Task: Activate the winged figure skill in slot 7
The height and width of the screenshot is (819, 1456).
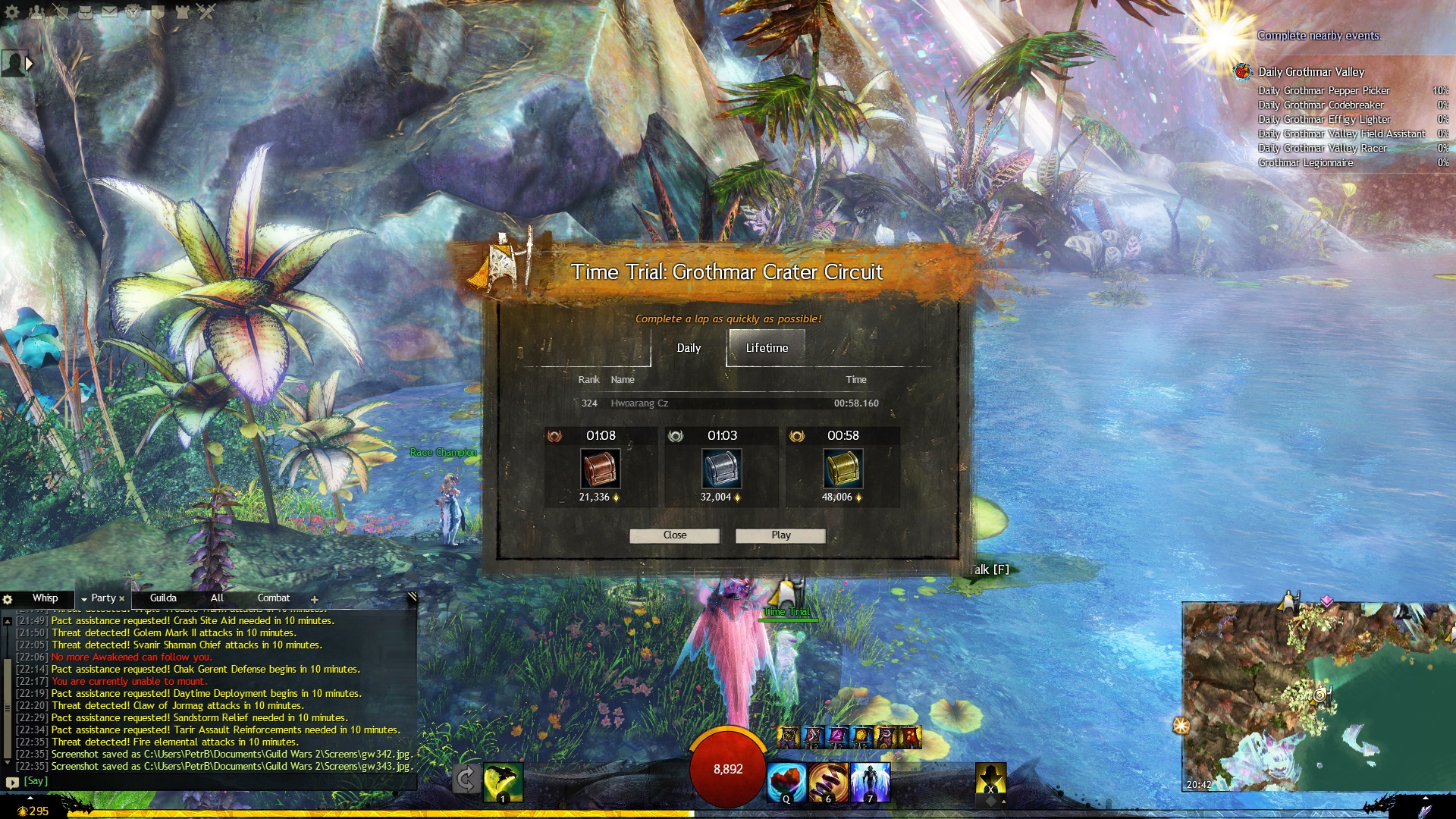Action: (869, 782)
